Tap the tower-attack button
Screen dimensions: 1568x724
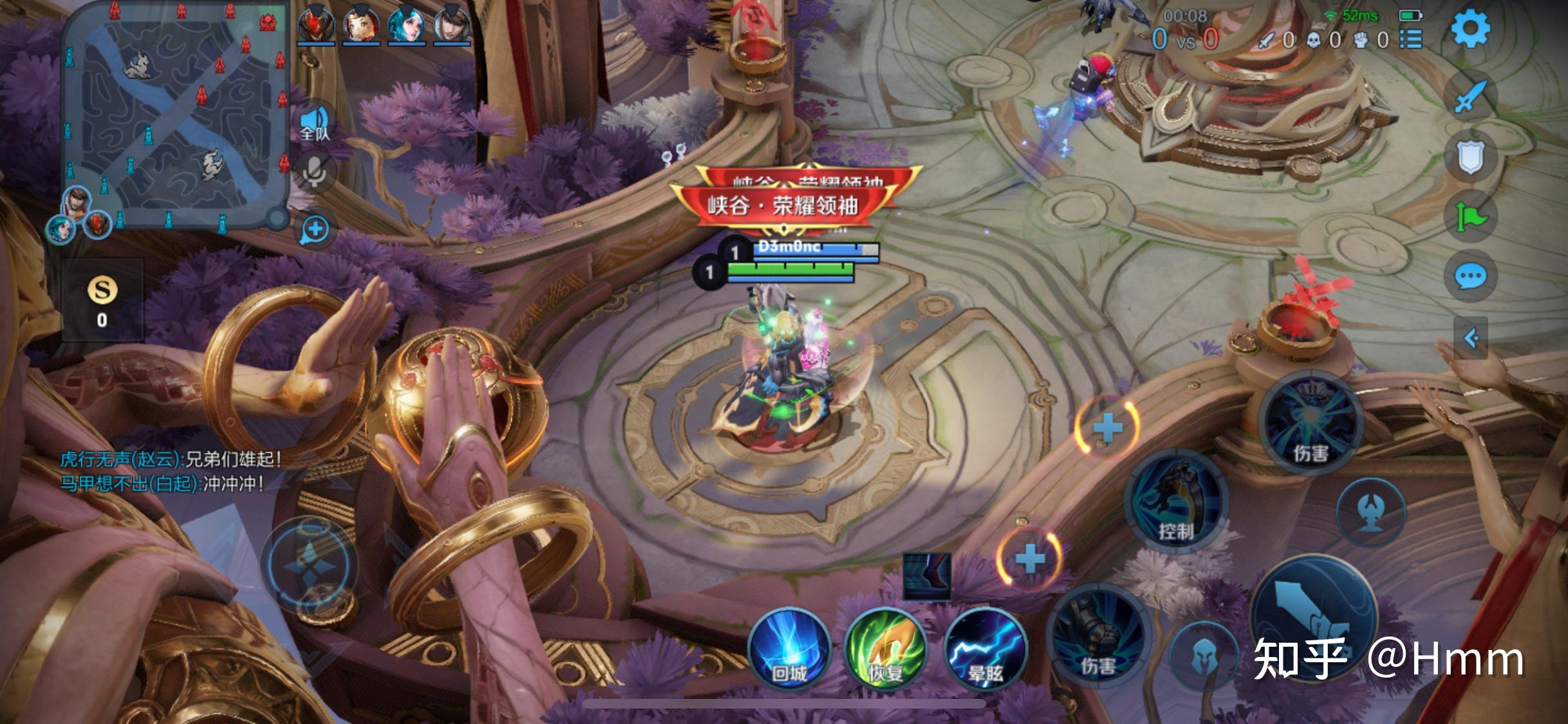point(1371,512)
